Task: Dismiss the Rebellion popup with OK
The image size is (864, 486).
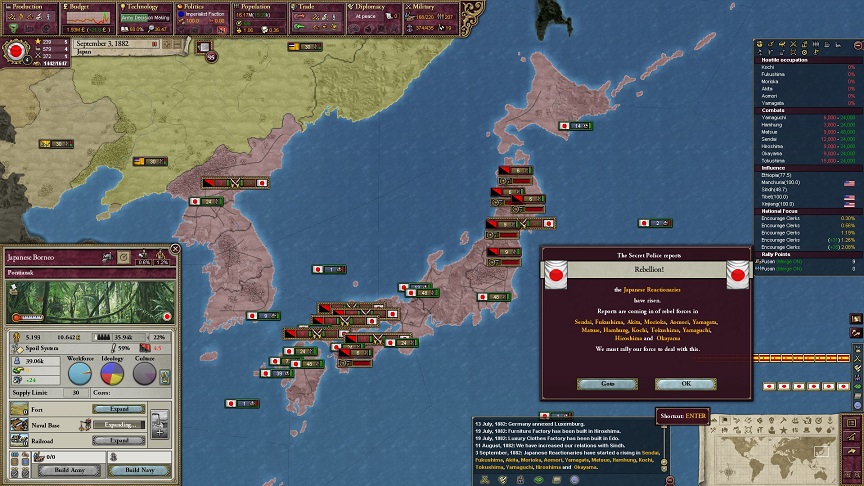Action: point(685,383)
